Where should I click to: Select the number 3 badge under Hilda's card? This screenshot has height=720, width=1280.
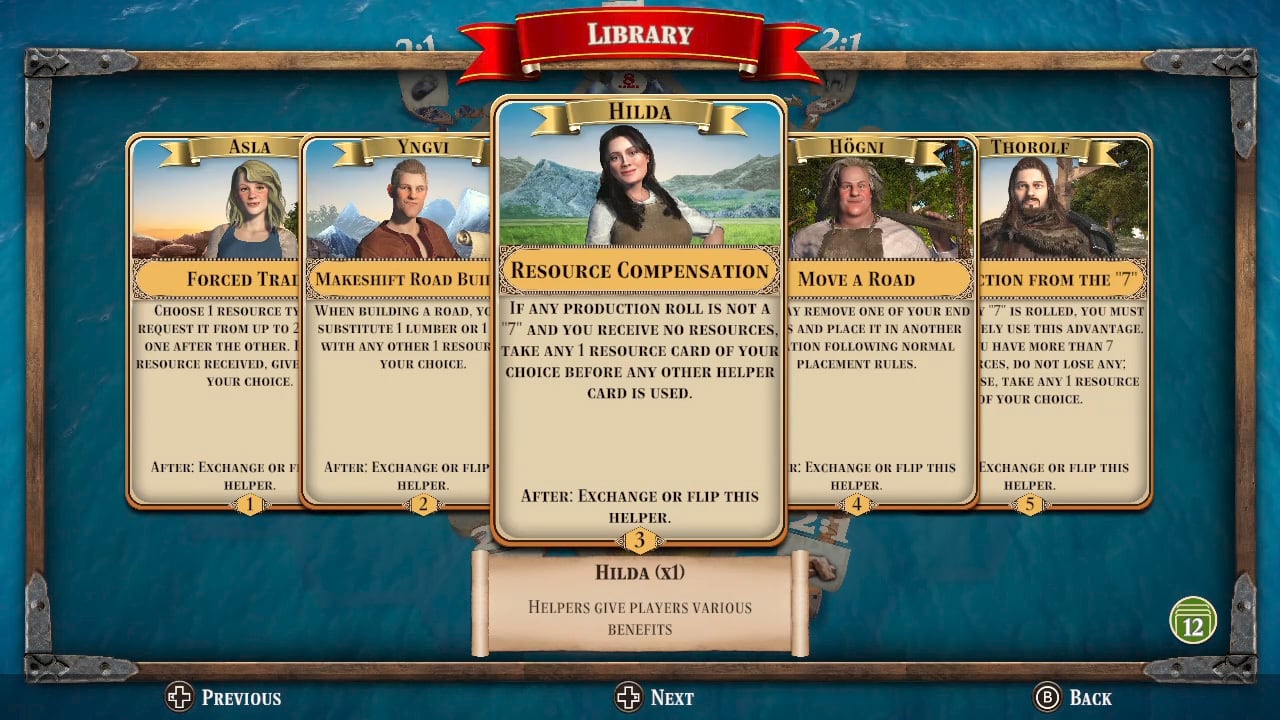click(x=638, y=541)
